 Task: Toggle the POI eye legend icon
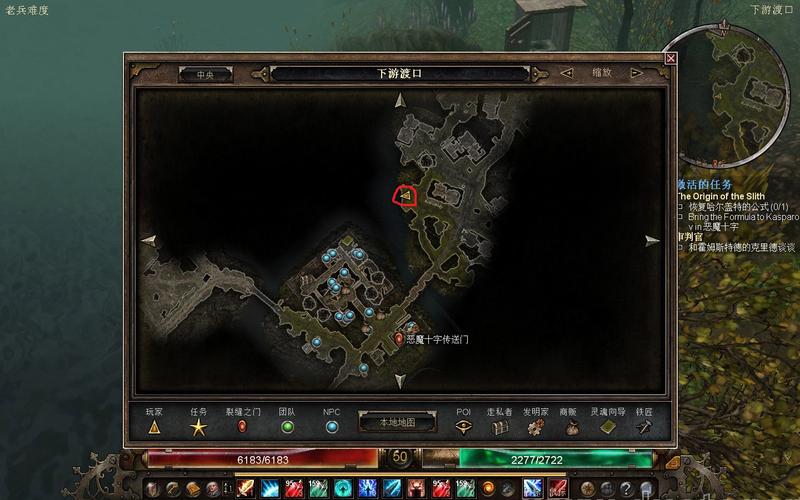pyautogui.click(x=463, y=427)
